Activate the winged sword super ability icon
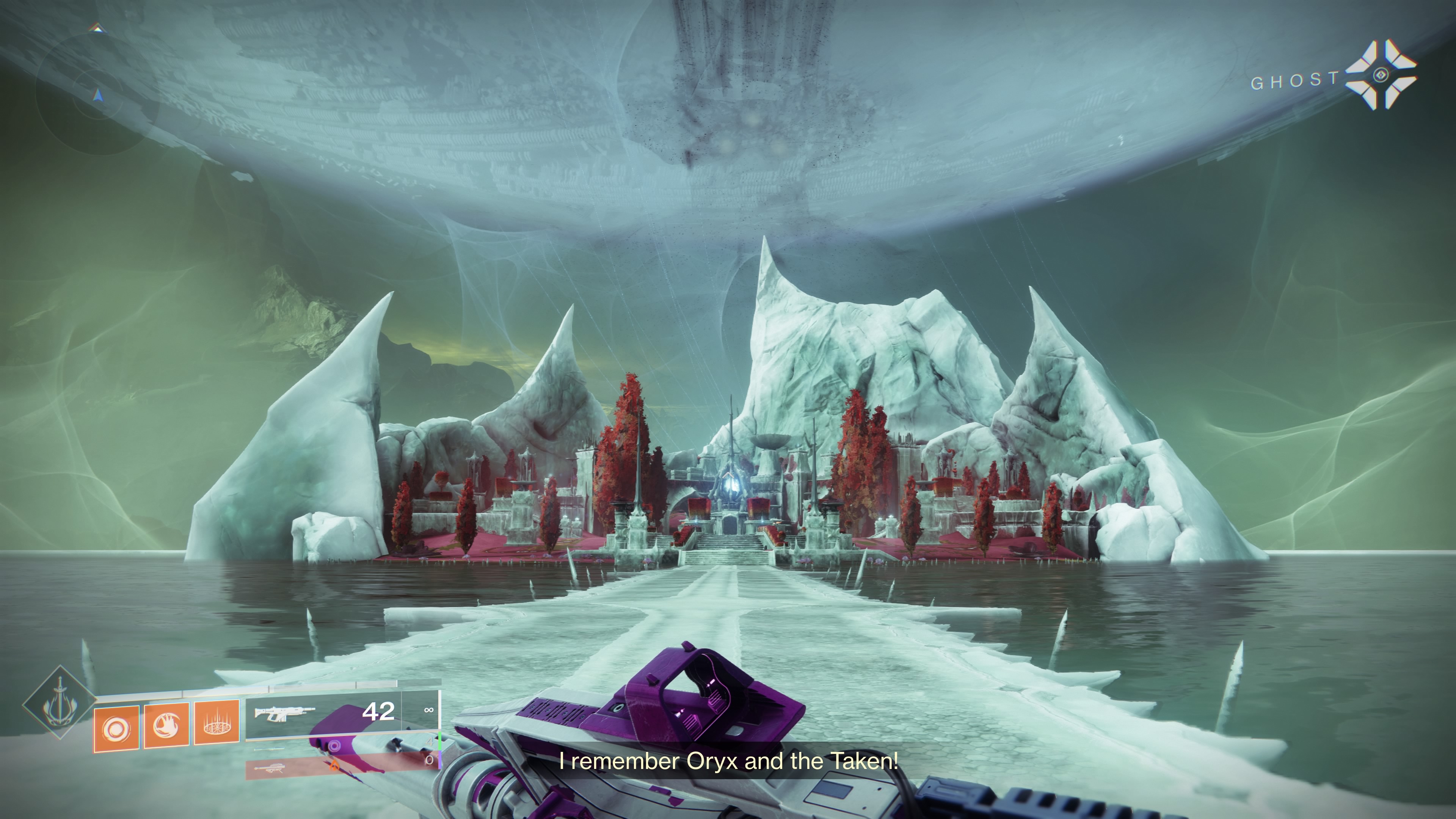Screen dimensions: 1456x819 (60, 703)
